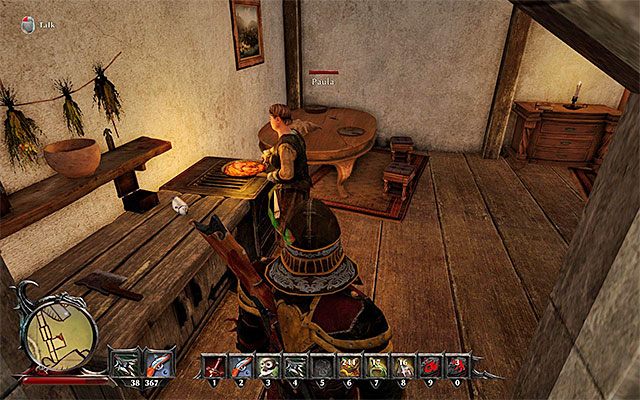Click the dark hotbar slot 5
The height and width of the screenshot is (400, 640).
[321, 366]
